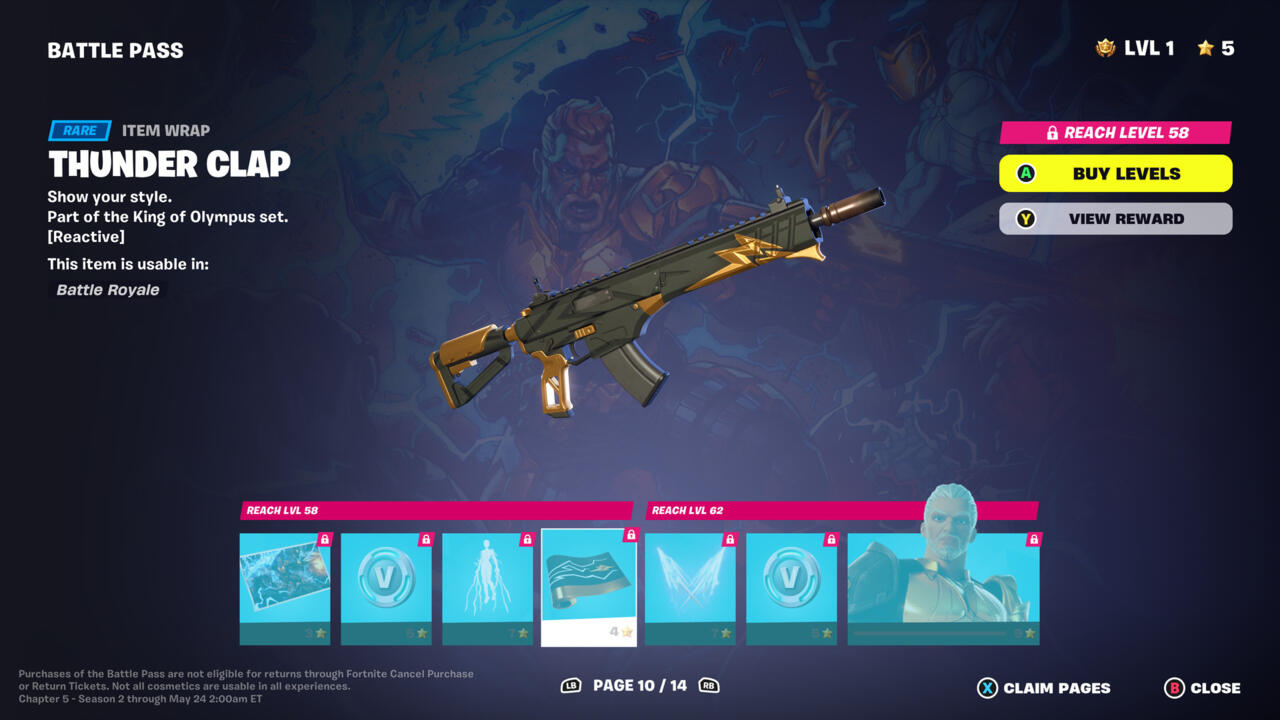Select the crossed lightning bolts reward tile
The height and width of the screenshot is (720, 1280).
click(x=690, y=588)
